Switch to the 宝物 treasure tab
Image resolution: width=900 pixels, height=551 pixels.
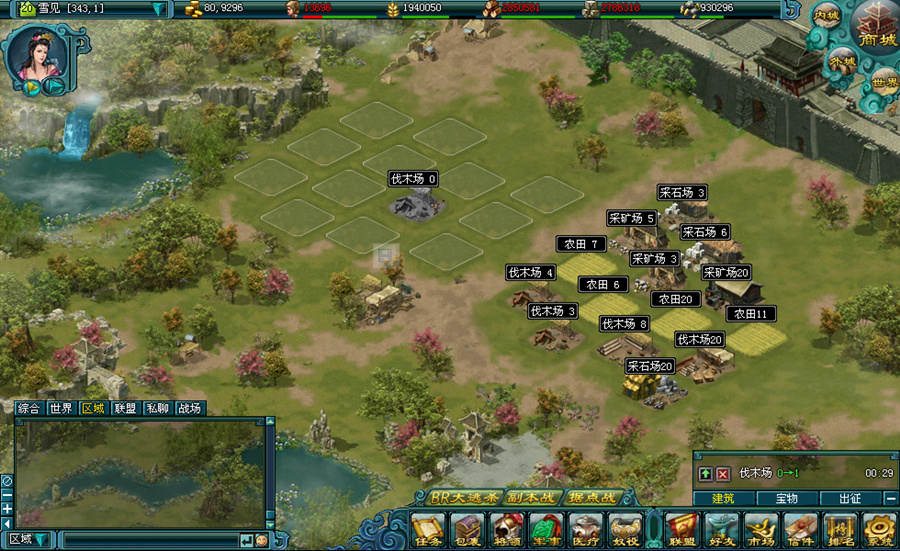[x=786, y=498]
